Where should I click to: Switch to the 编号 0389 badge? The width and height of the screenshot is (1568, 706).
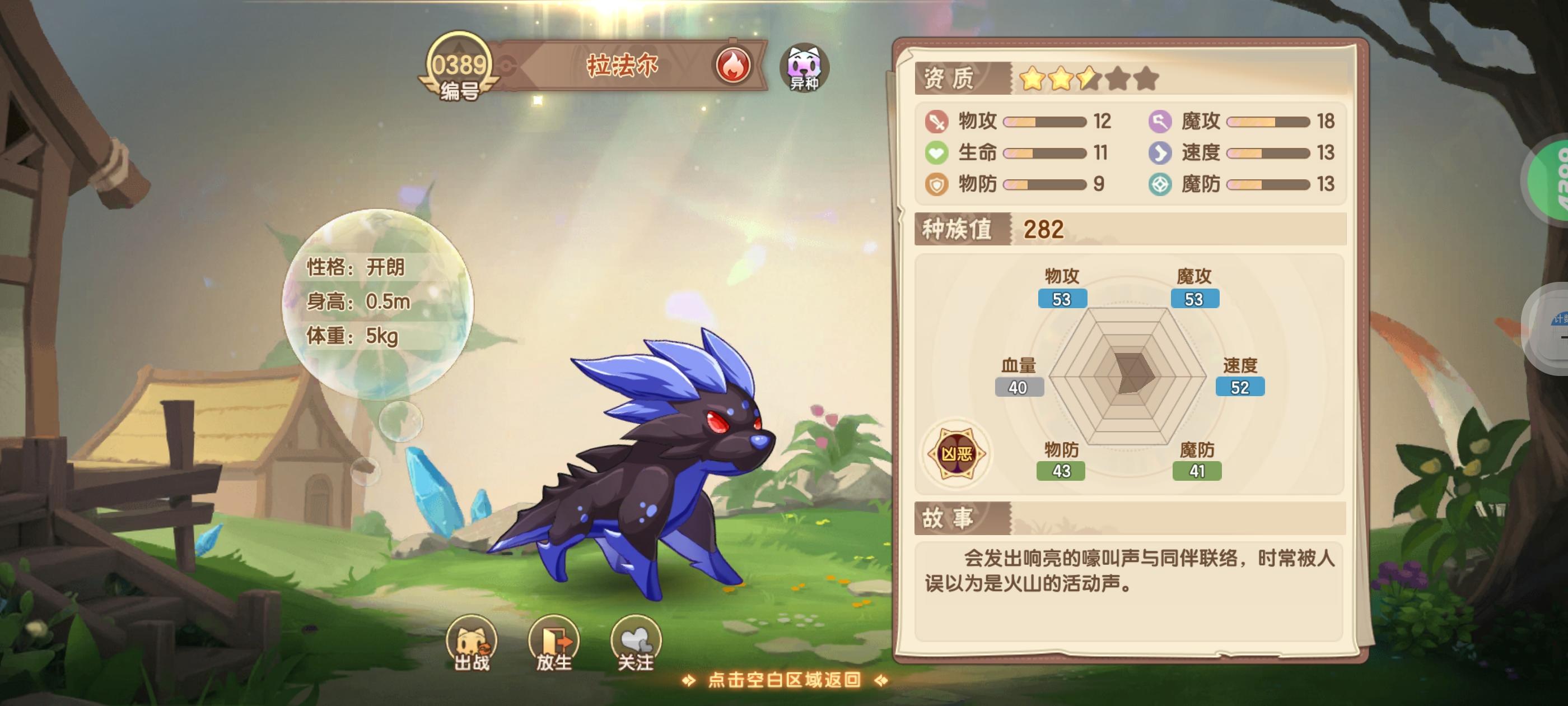(x=461, y=69)
